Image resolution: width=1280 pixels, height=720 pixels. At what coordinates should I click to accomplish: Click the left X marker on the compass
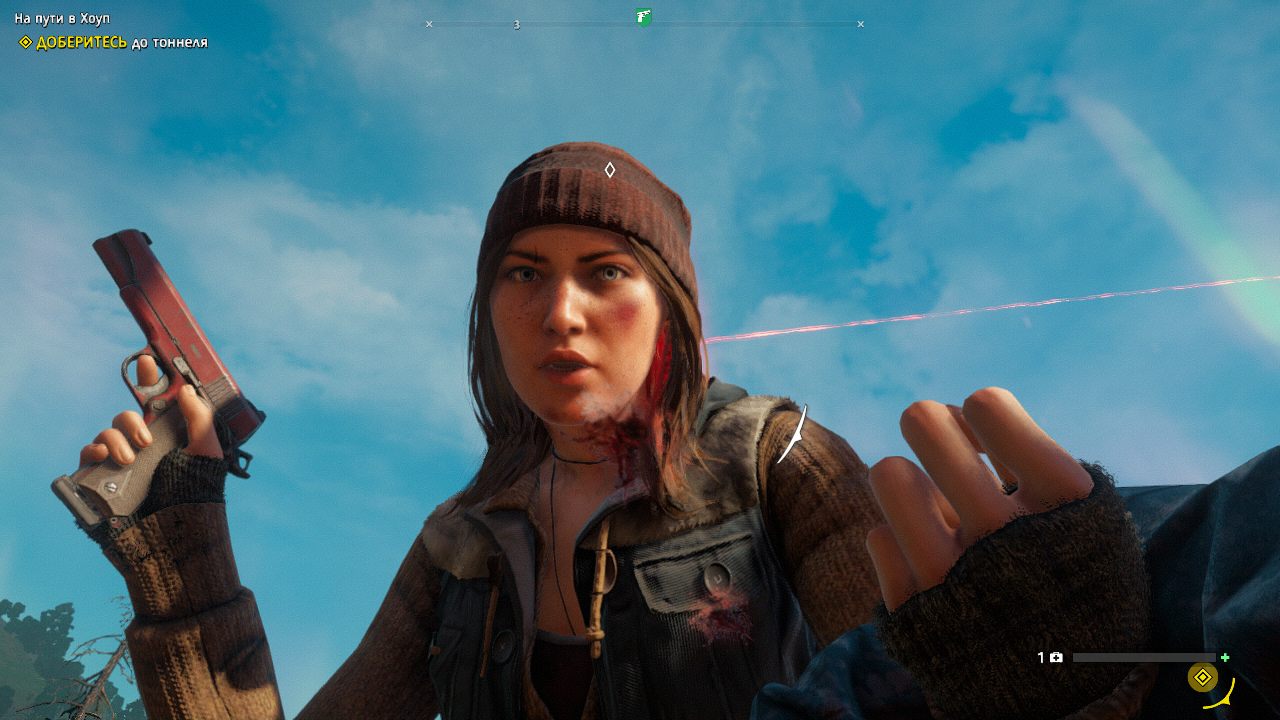tap(428, 23)
